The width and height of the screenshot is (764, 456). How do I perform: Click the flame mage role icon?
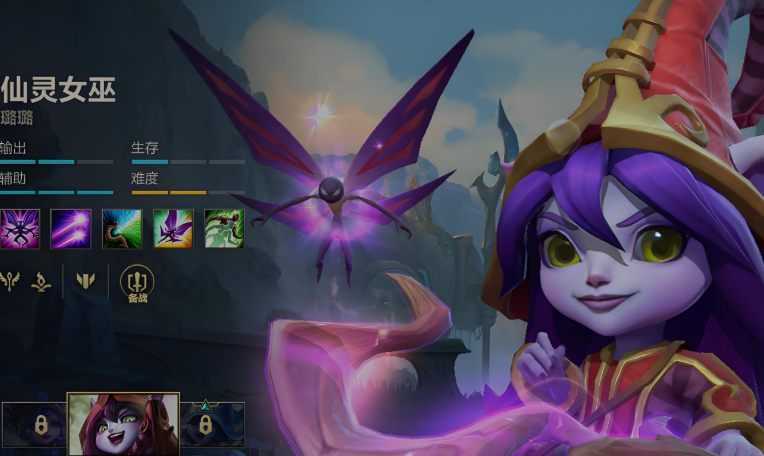(x=41, y=282)
